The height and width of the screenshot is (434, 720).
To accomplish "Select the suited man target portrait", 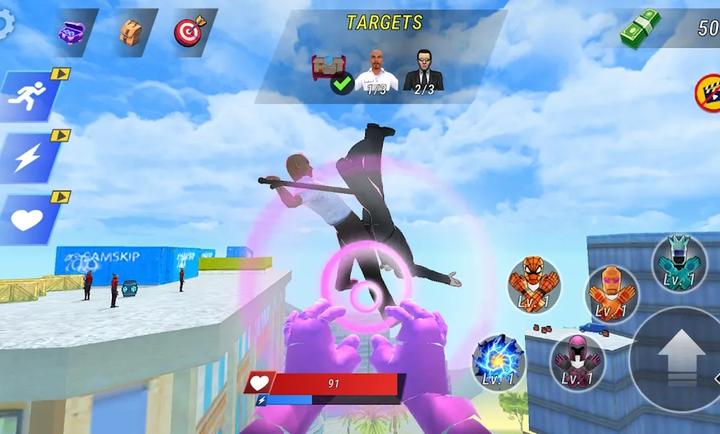I will pyautogui.click(x=423, y=73).
